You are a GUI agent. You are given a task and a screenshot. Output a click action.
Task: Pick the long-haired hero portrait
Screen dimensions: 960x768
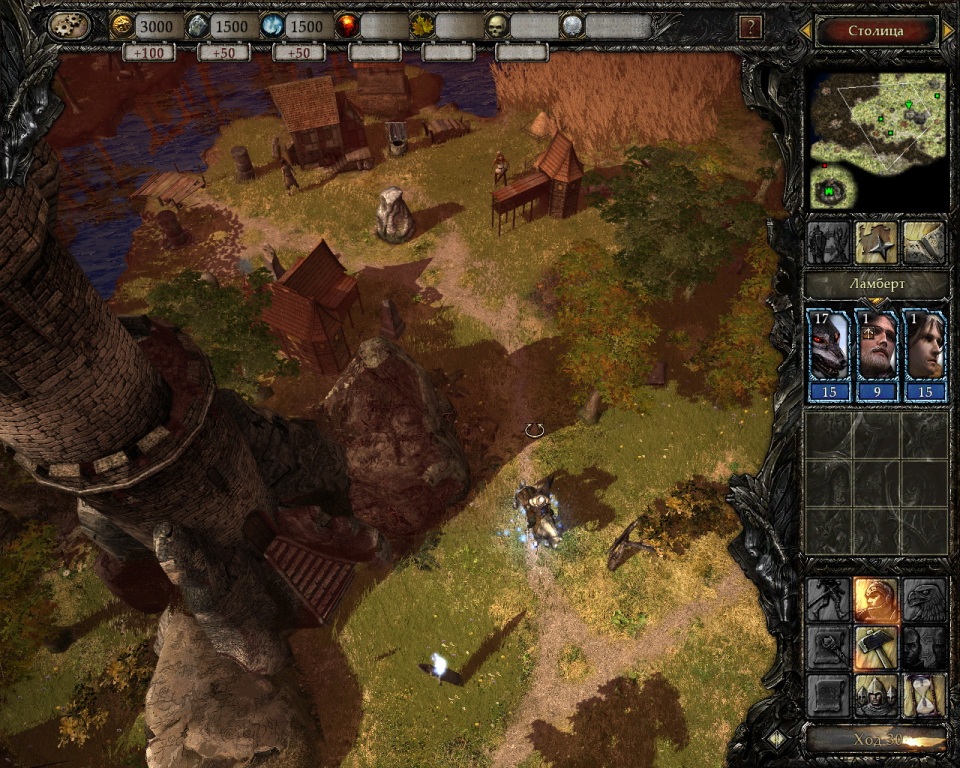925,345
